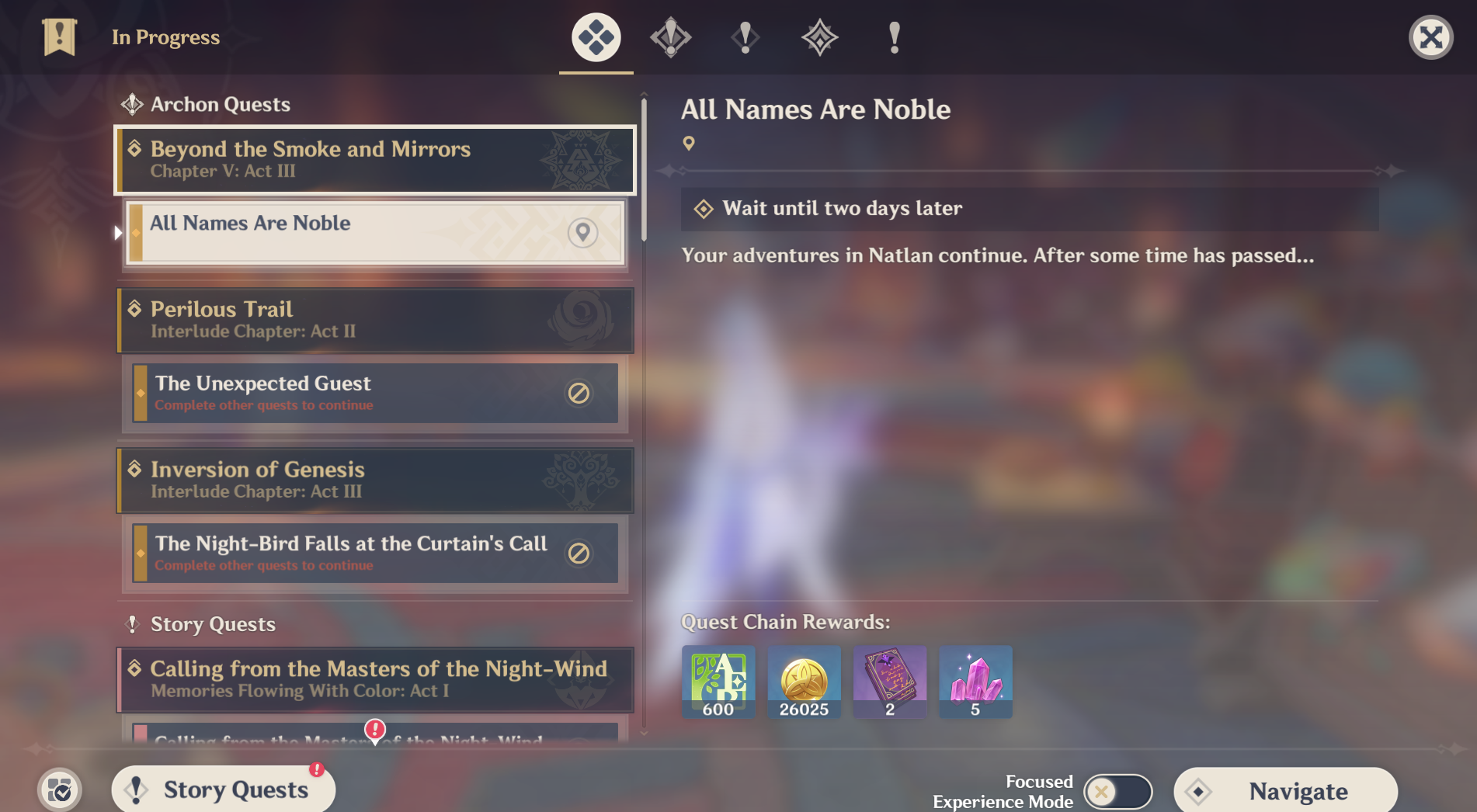Select the Event Quests icon at top right
Viewport: 1477px width, 812px height.
click(x=894, y=37)
